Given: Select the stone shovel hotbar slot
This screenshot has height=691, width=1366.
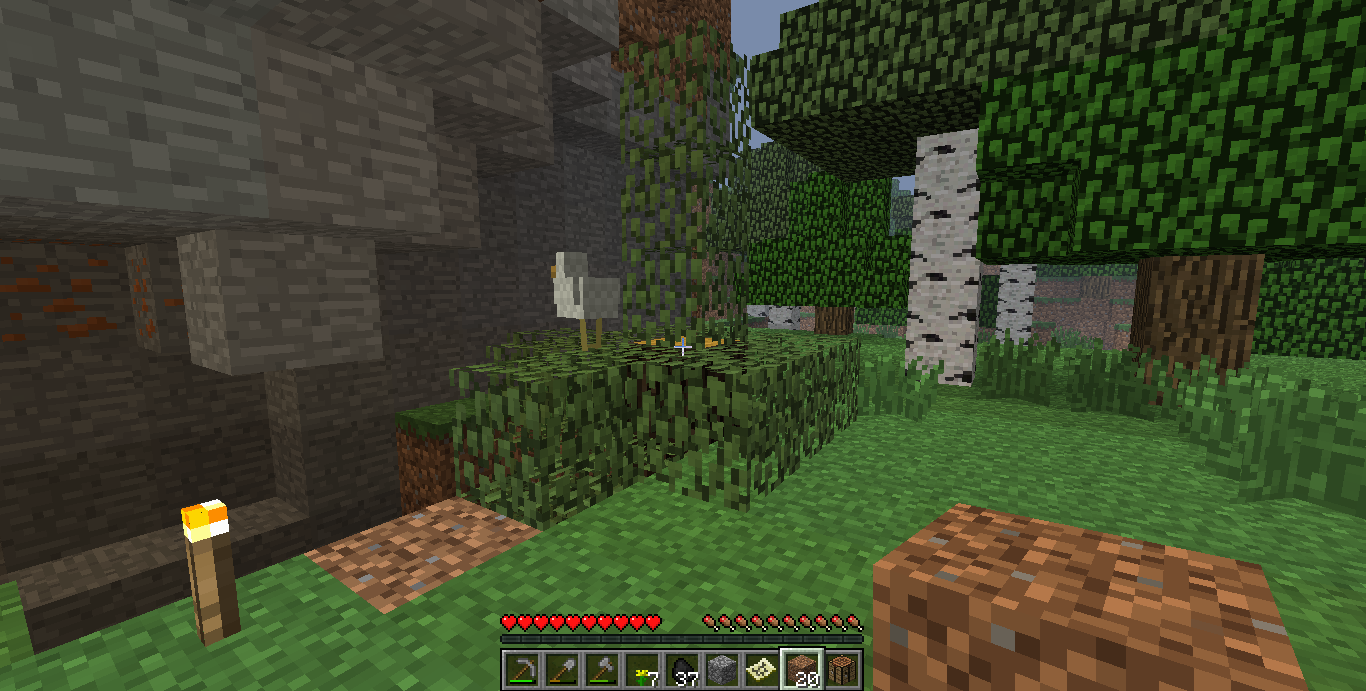Looking at the screenshot, I should point(561,668).
